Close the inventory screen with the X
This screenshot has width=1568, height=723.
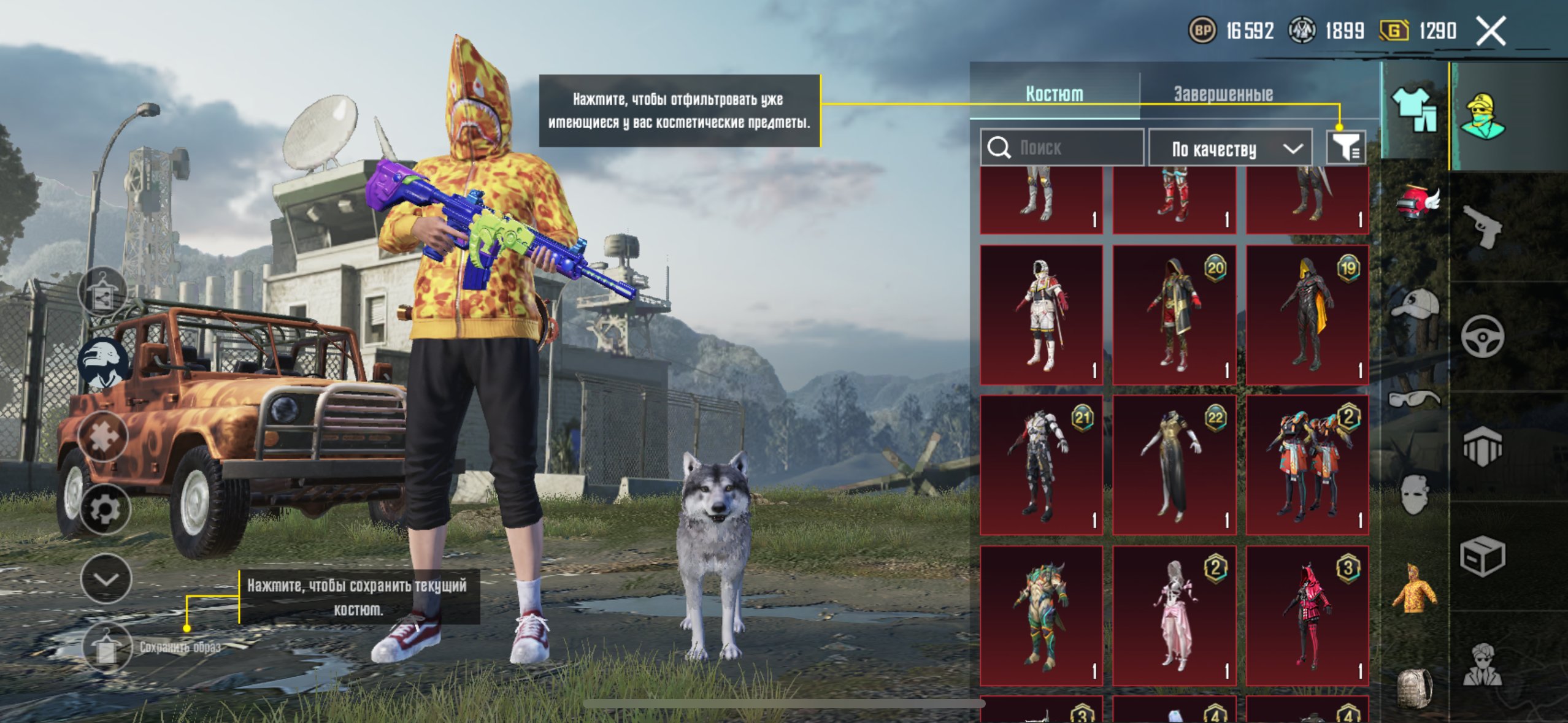pos(1491,31)
